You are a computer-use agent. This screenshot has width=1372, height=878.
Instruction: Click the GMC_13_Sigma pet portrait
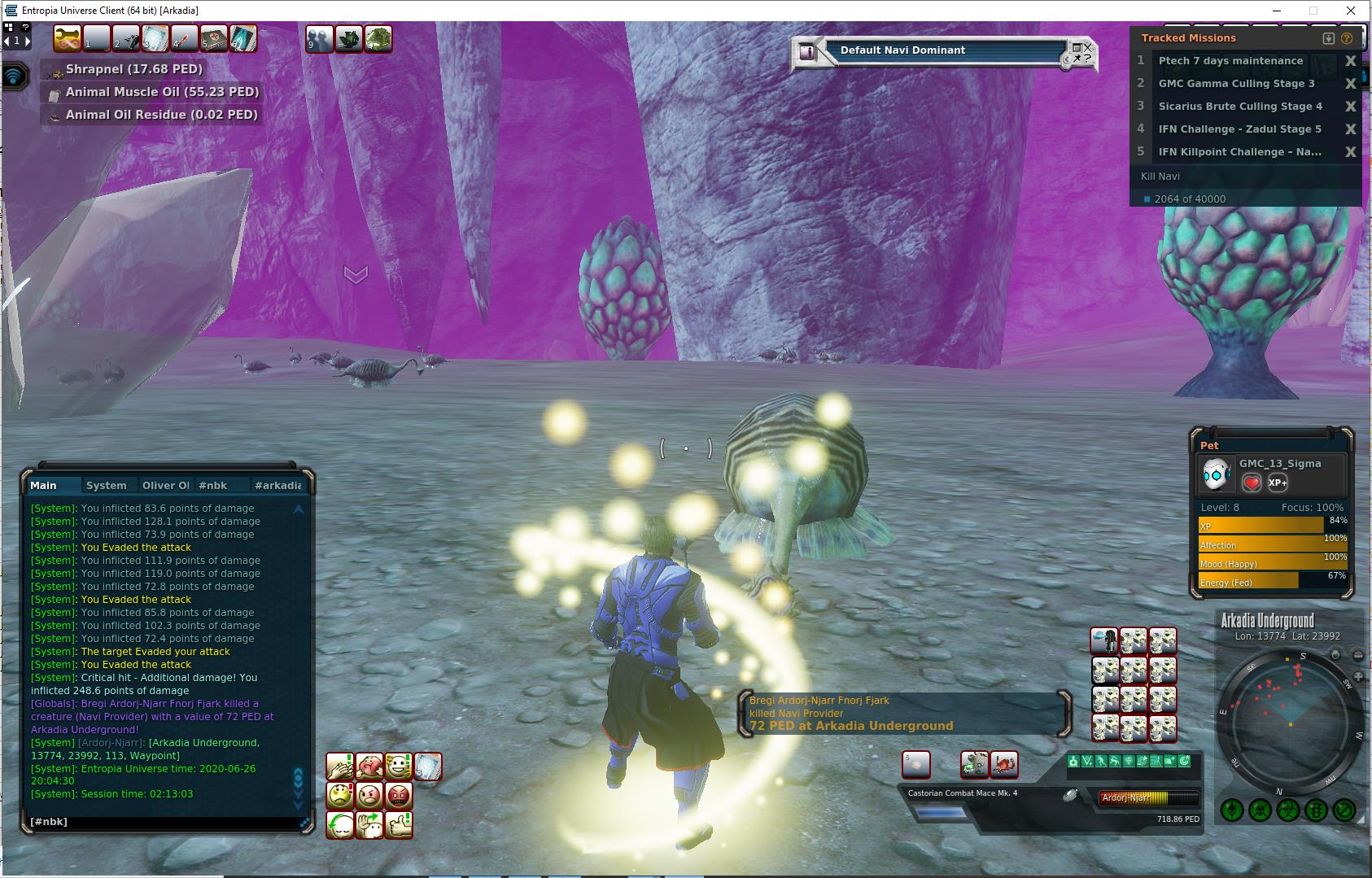(x=1217, y=474)
